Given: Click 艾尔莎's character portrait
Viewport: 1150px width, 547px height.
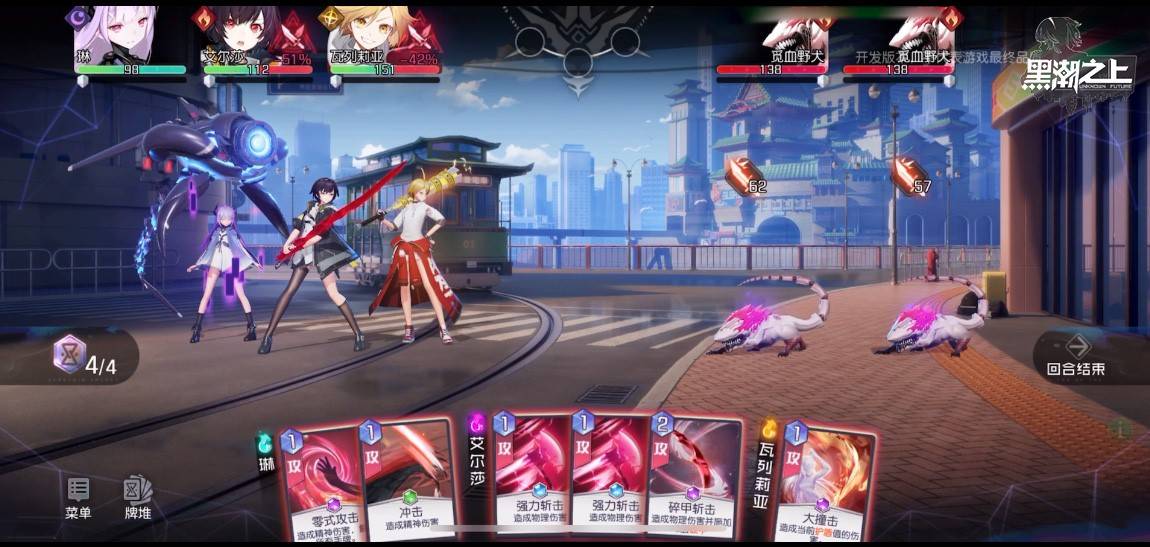Looking at the screenshot, I should tap(243, 36).
